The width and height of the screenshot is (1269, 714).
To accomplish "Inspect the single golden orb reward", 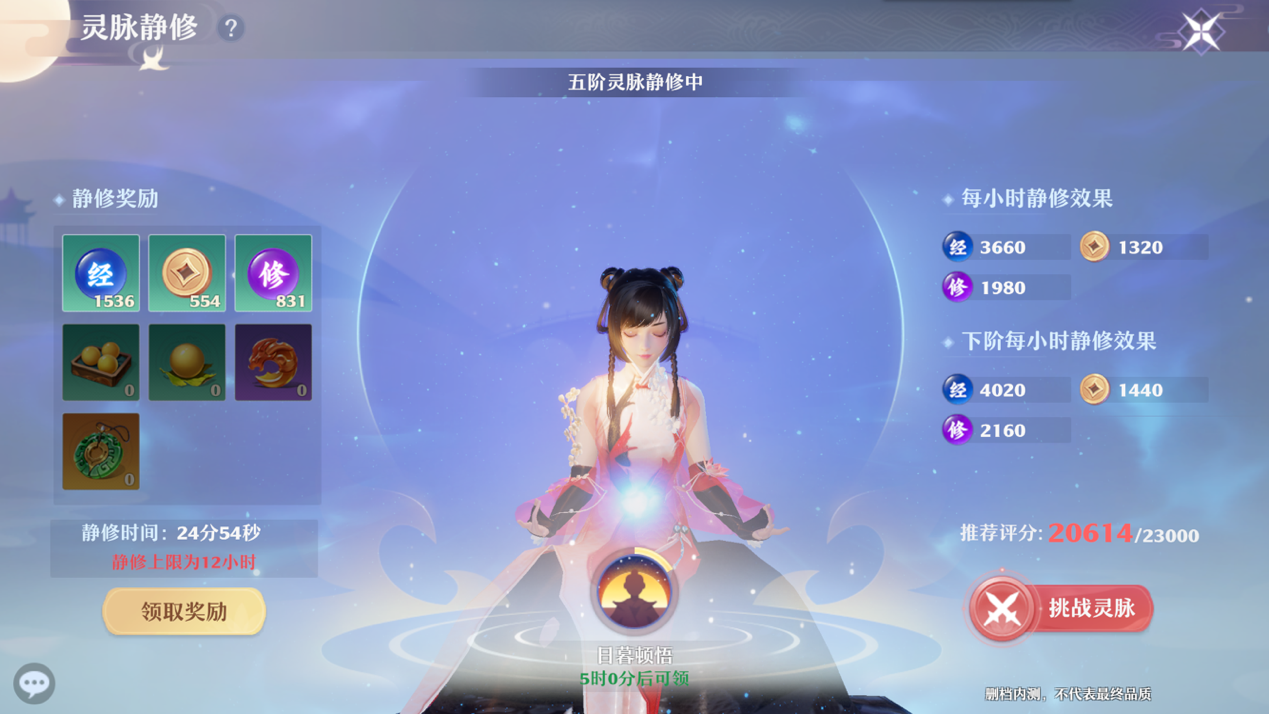I will (x=187, y=362).
